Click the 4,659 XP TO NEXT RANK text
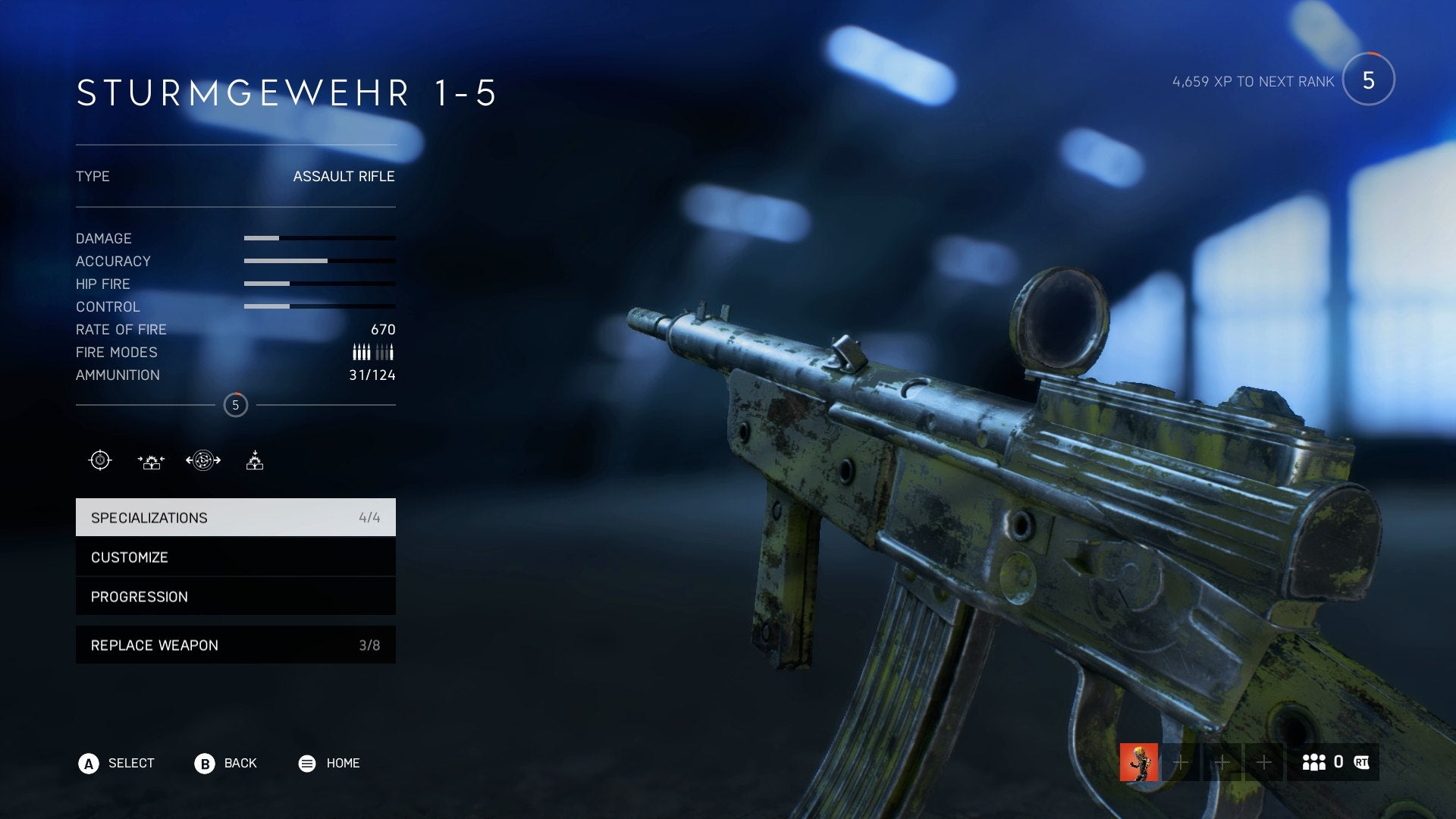Screen dimensions: 1456x819 1252,81
